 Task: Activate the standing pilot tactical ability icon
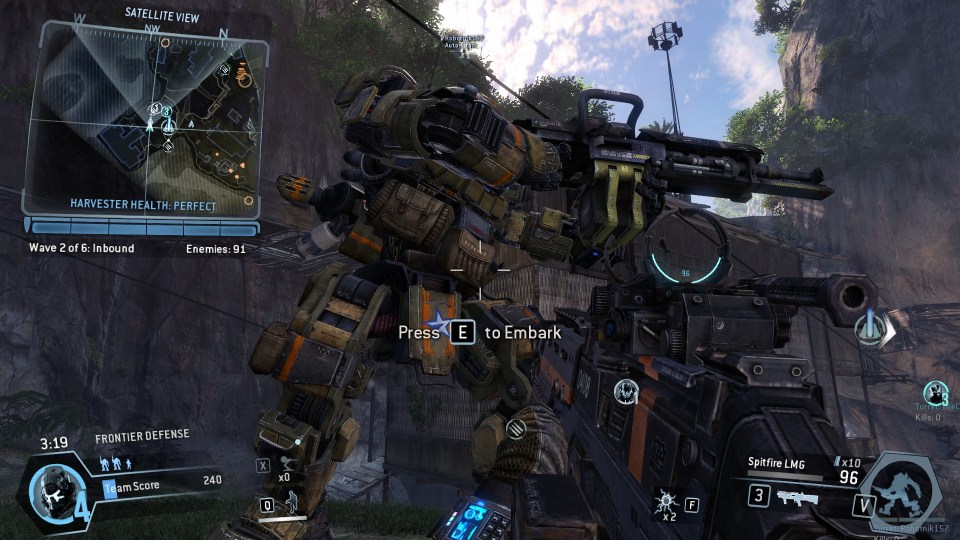(x=293, y=504)
